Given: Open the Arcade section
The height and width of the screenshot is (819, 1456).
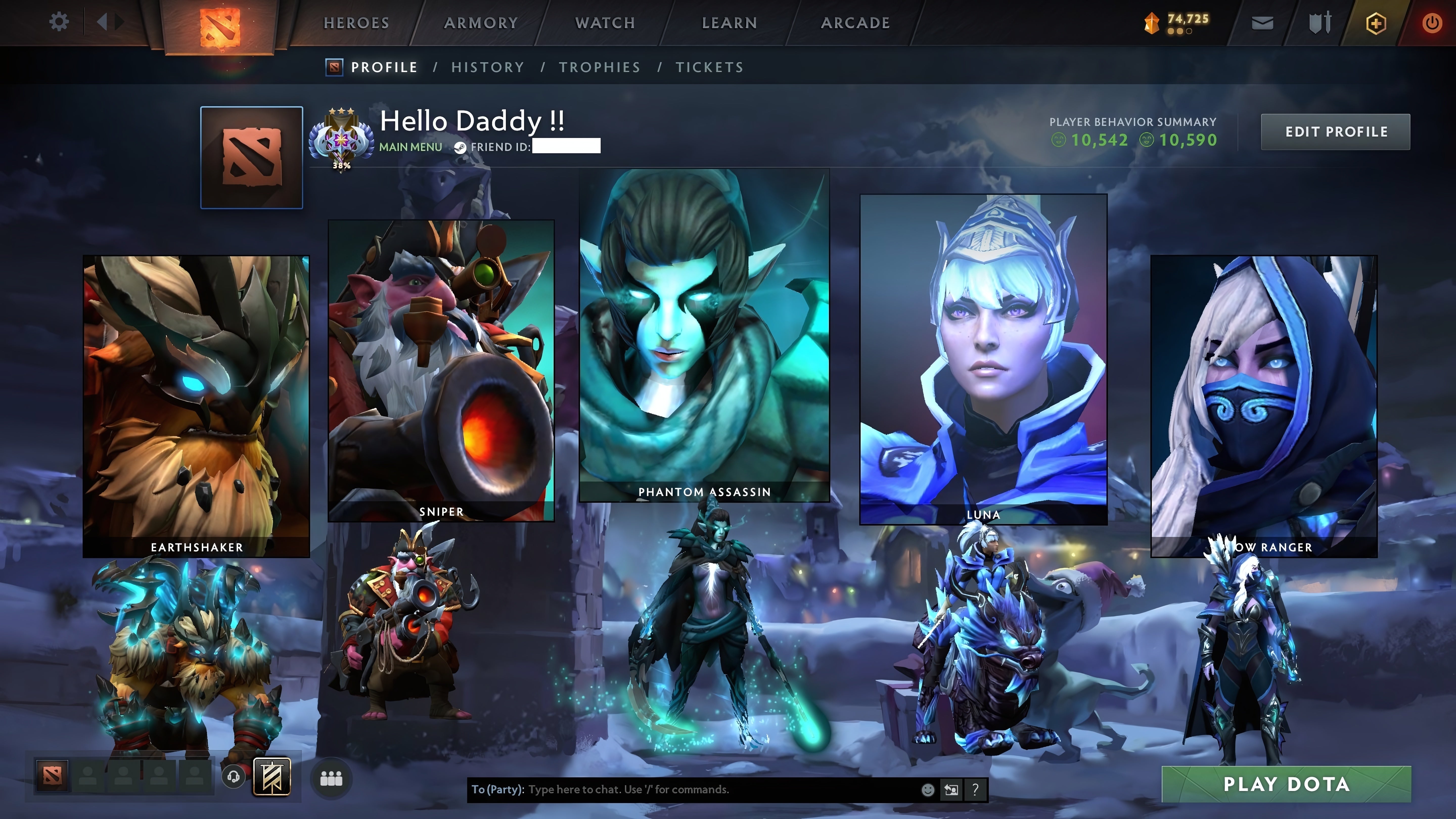Looking at the screenshot, I should click(x=855, y=23).
